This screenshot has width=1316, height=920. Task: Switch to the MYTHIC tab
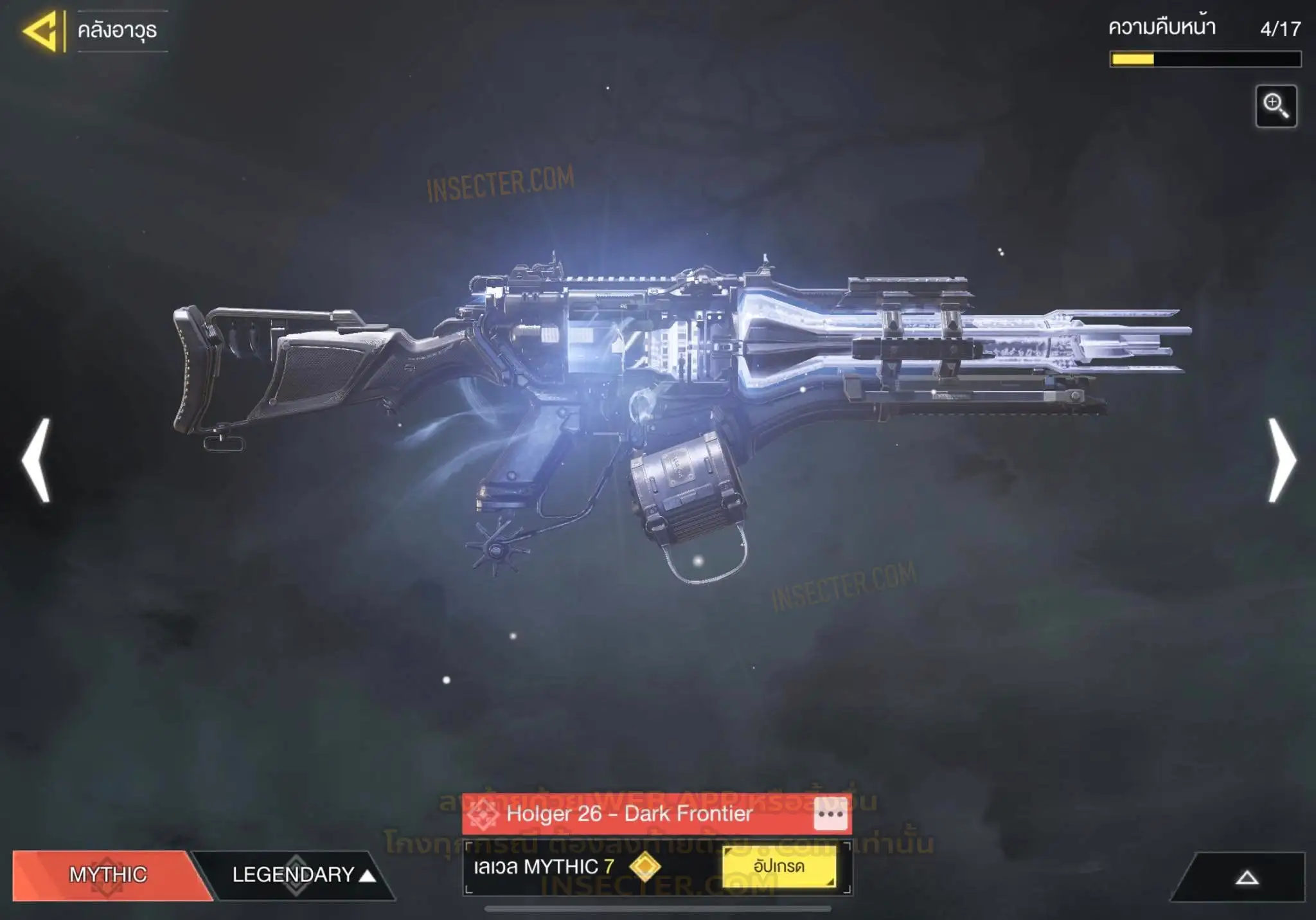click(x=108, y=874)
